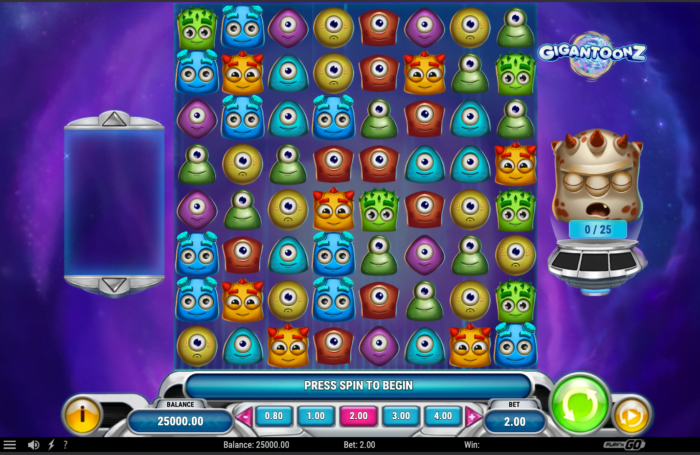Switch the bet to 4.00
700x455 pixels.
click(442, 415)
